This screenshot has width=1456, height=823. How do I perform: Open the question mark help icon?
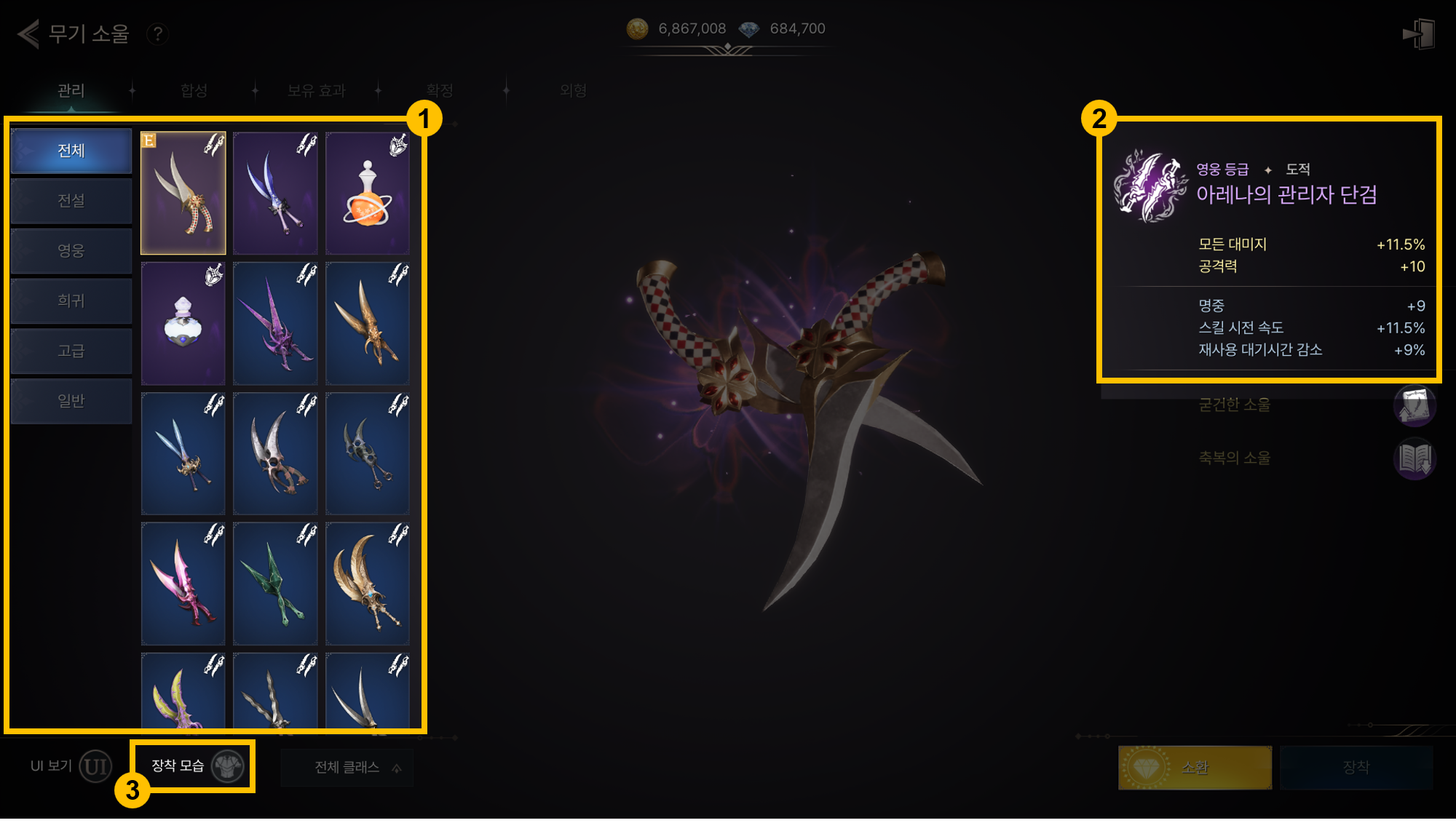tap(157, 33)
